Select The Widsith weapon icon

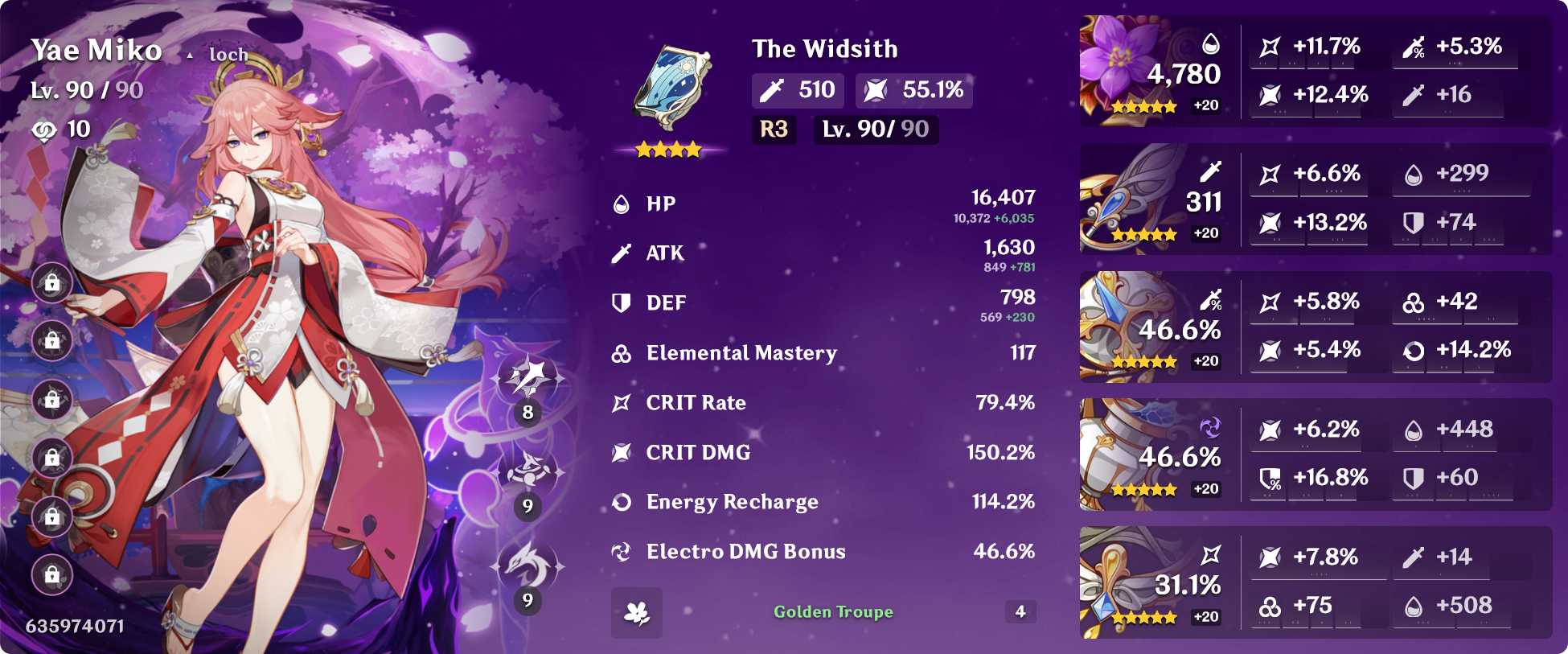(x=670, y=88)
